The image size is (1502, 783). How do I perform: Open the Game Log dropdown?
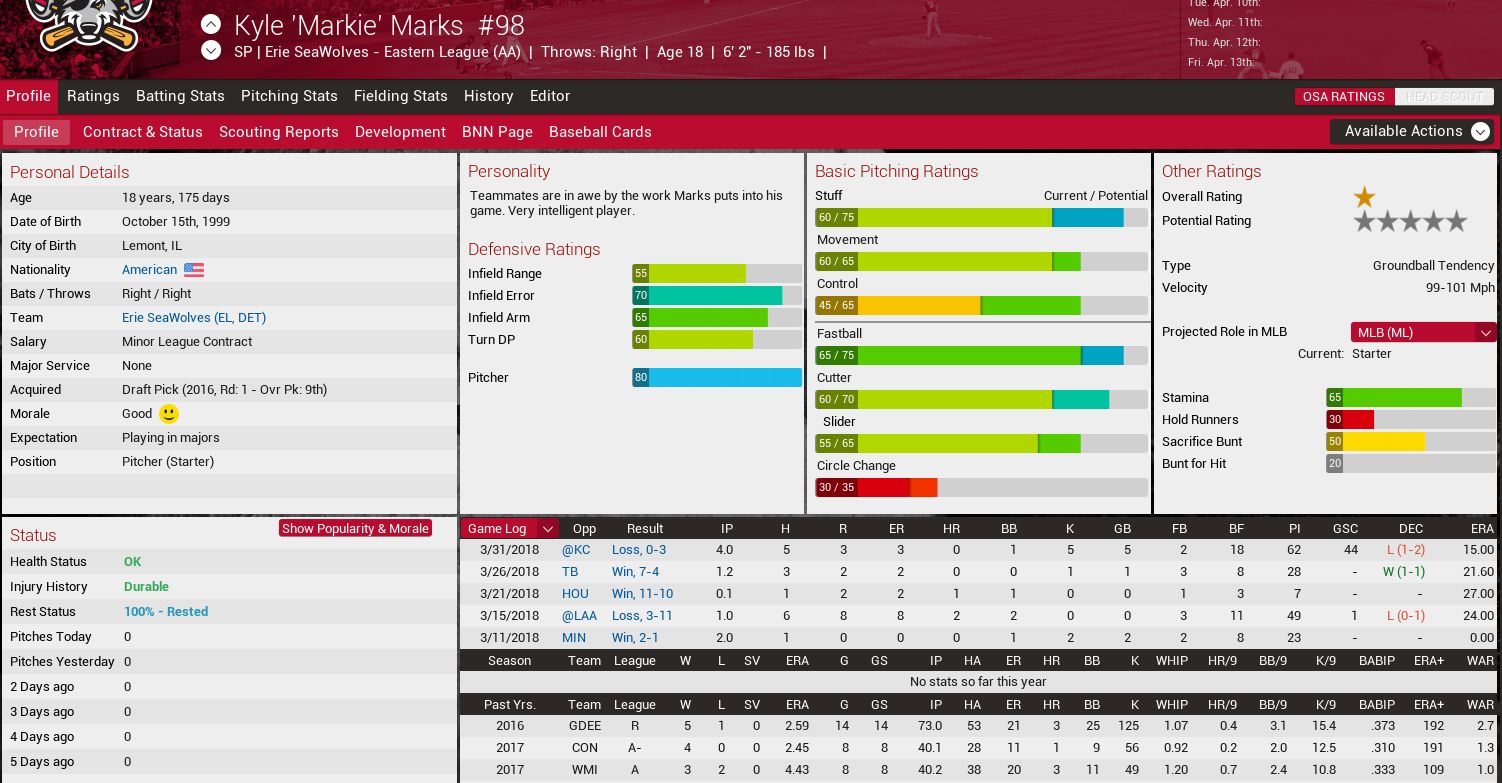point(509,529)
